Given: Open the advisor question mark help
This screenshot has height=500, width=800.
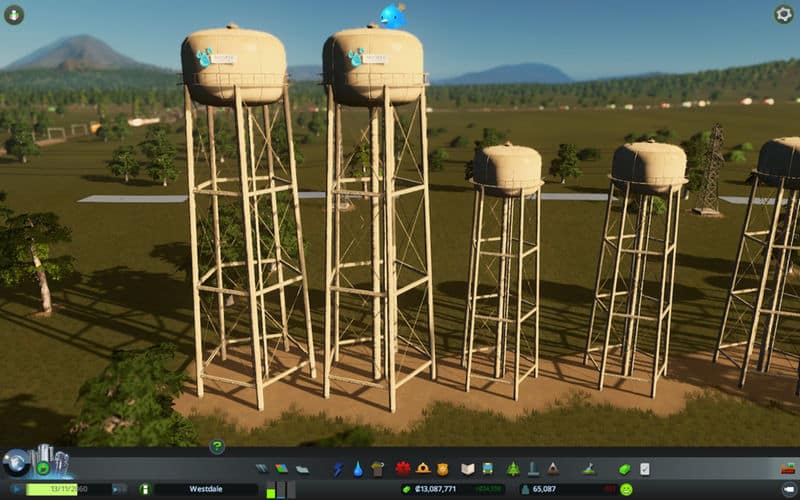Looking at the screenshot, I should [216, 447].
